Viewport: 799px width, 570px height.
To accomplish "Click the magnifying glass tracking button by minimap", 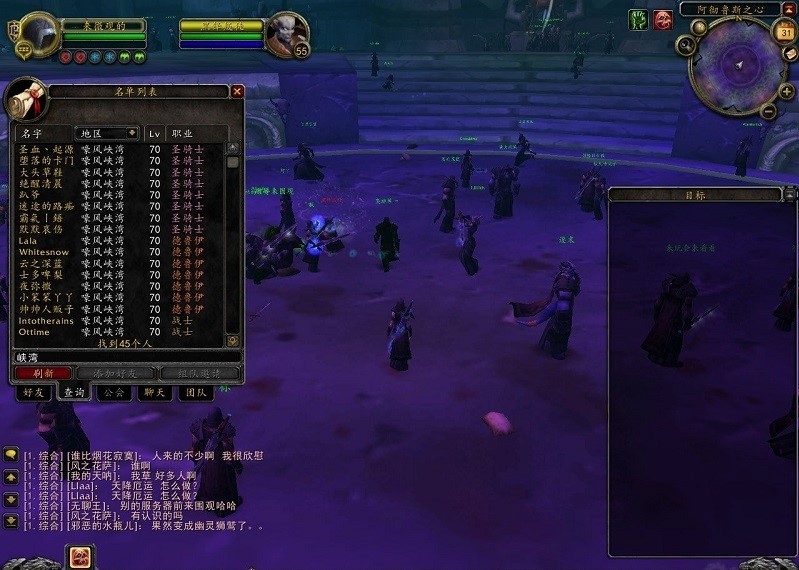I will (685, 45).
